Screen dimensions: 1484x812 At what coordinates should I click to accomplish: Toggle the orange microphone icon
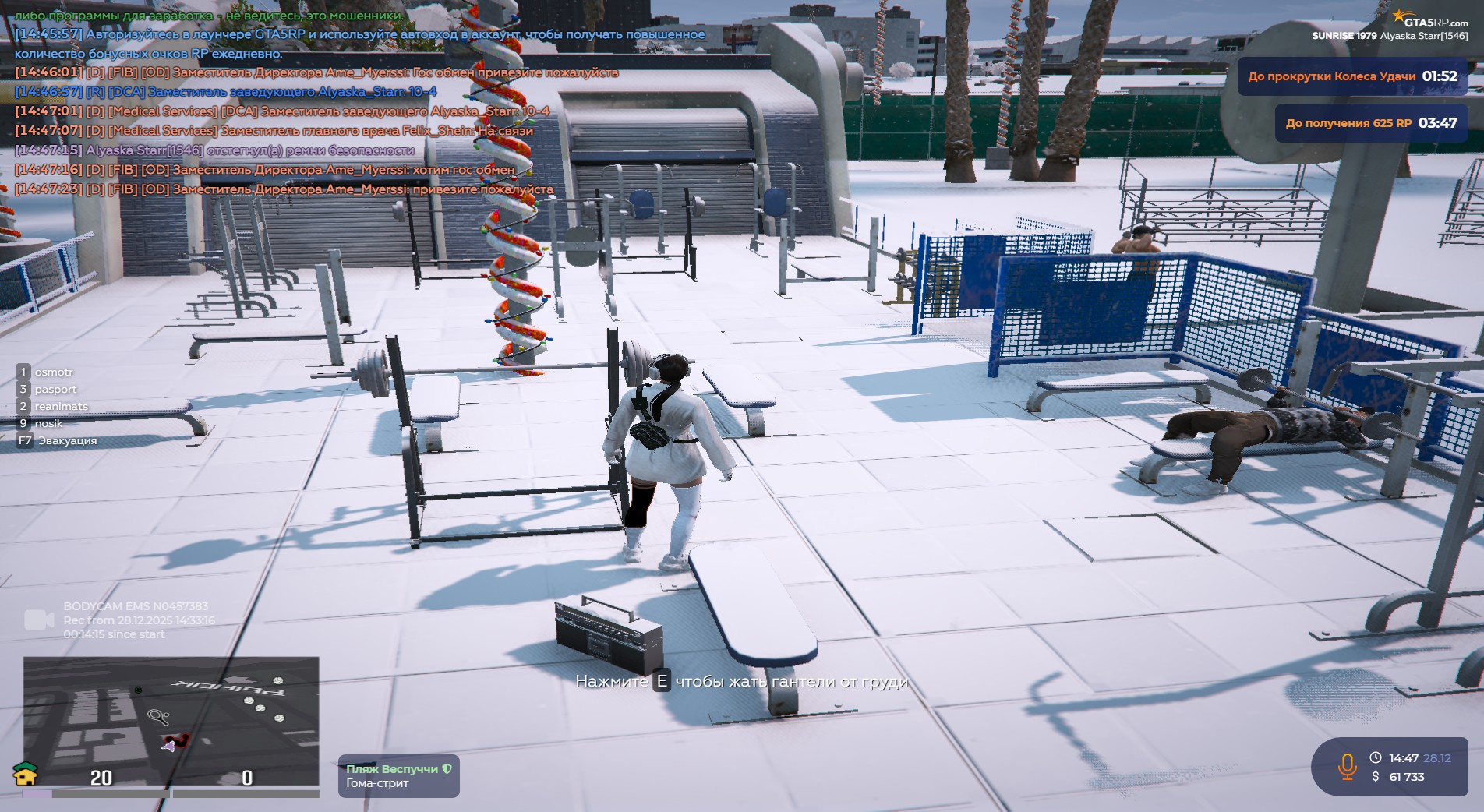pos(1347,767)
